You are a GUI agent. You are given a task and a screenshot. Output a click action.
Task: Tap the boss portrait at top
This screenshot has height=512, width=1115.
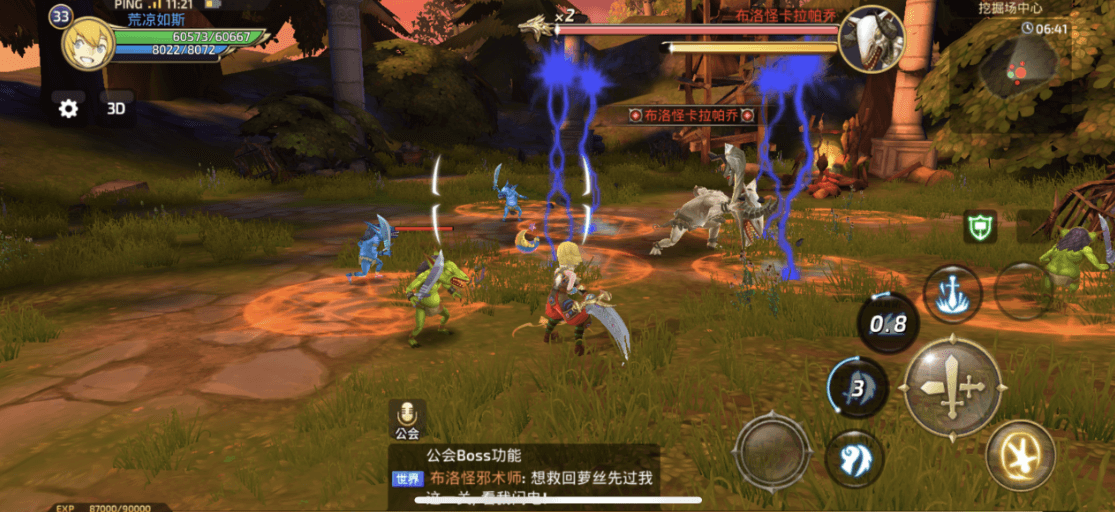[871, 39]
